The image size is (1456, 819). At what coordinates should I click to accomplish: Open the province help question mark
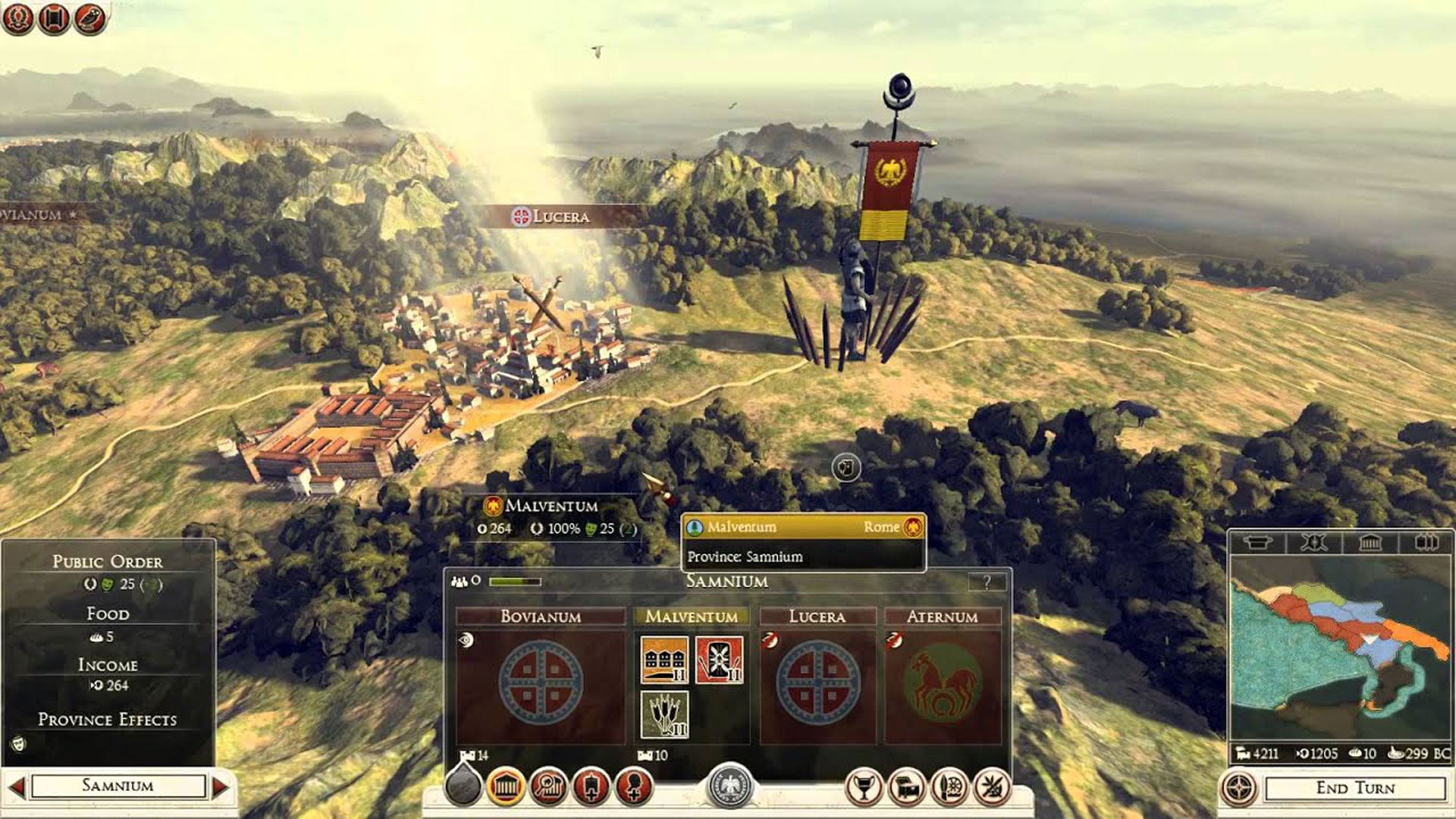click(987, 582)
